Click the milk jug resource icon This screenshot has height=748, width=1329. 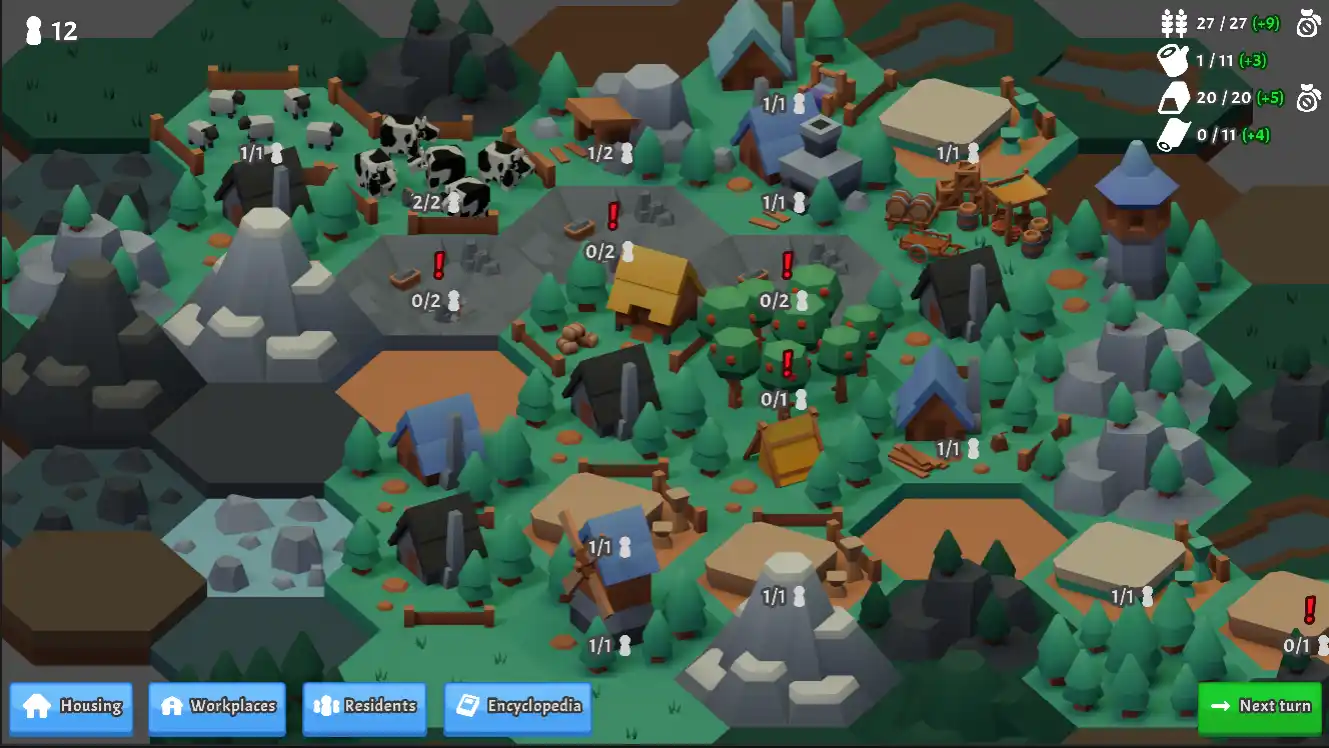click(1173, 60)
